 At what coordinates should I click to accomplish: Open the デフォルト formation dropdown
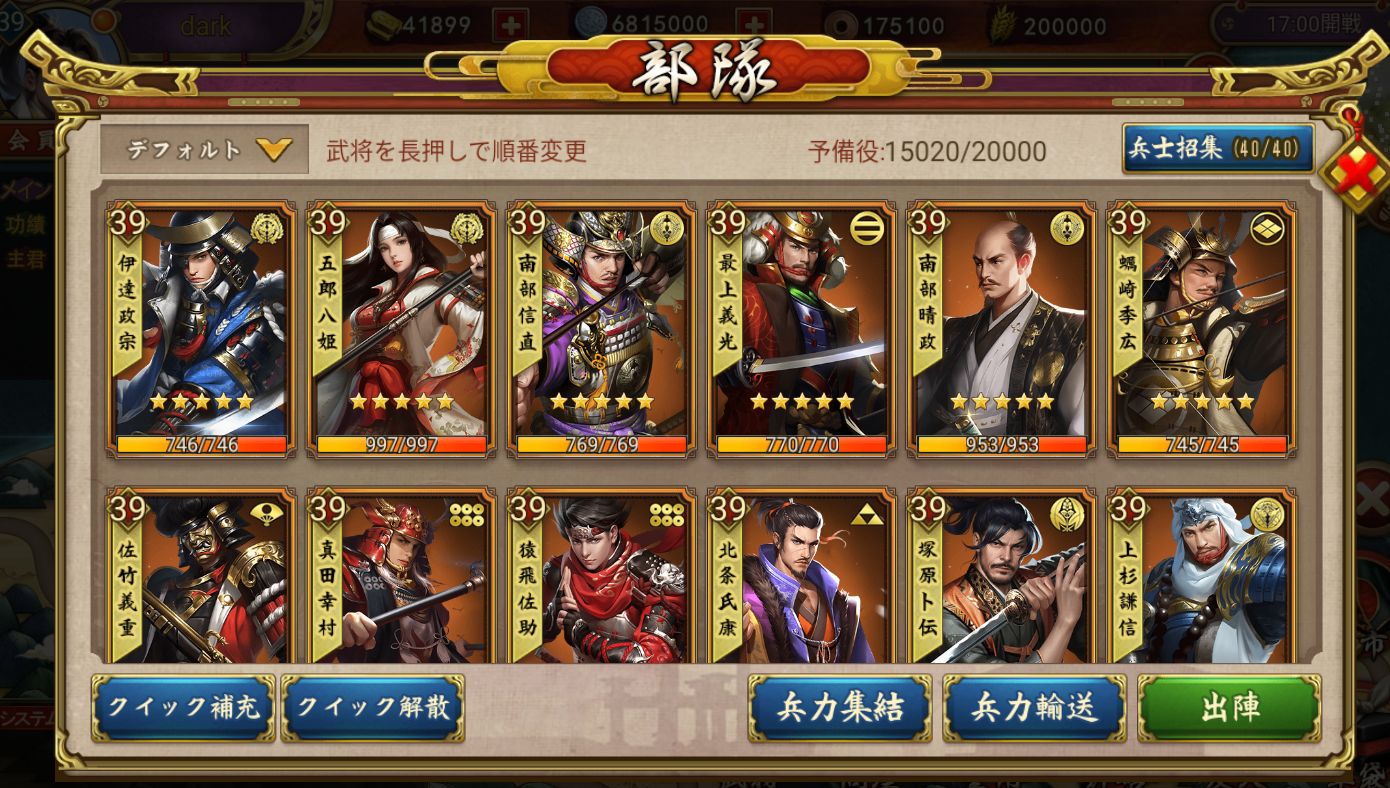[x=203, y=146]
